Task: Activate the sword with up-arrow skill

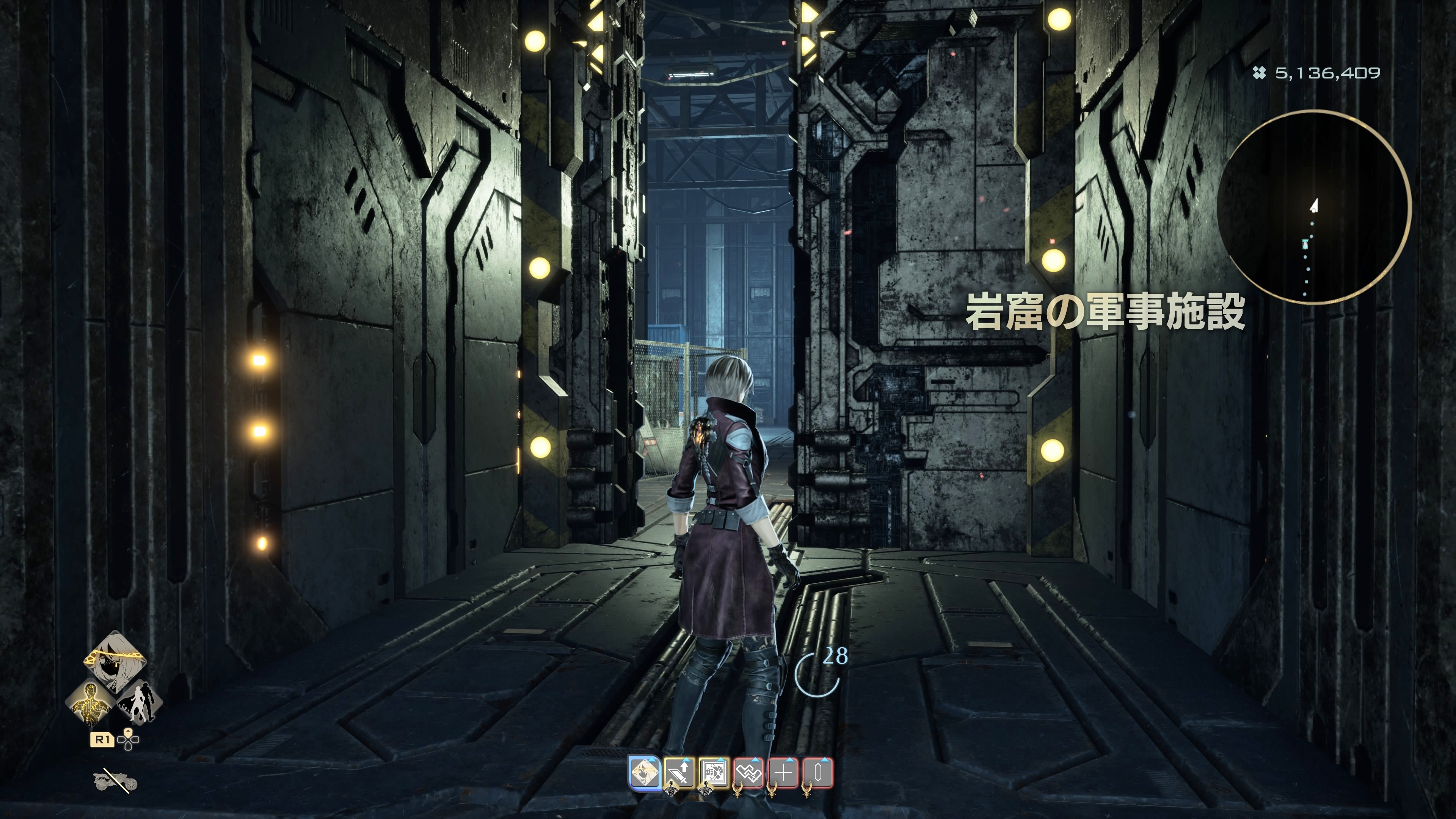Action: 679,773
